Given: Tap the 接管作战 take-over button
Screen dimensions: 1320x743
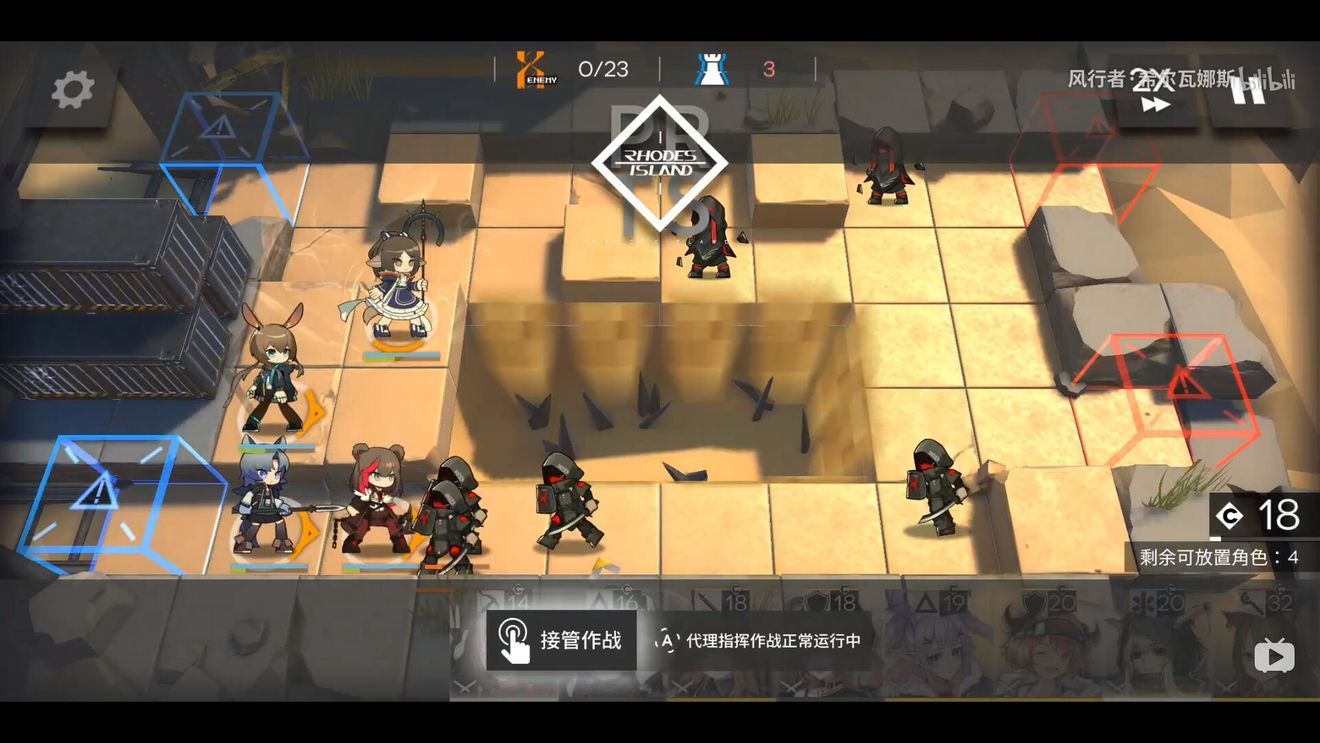Looking at the screenshot, I should (562, 640).
